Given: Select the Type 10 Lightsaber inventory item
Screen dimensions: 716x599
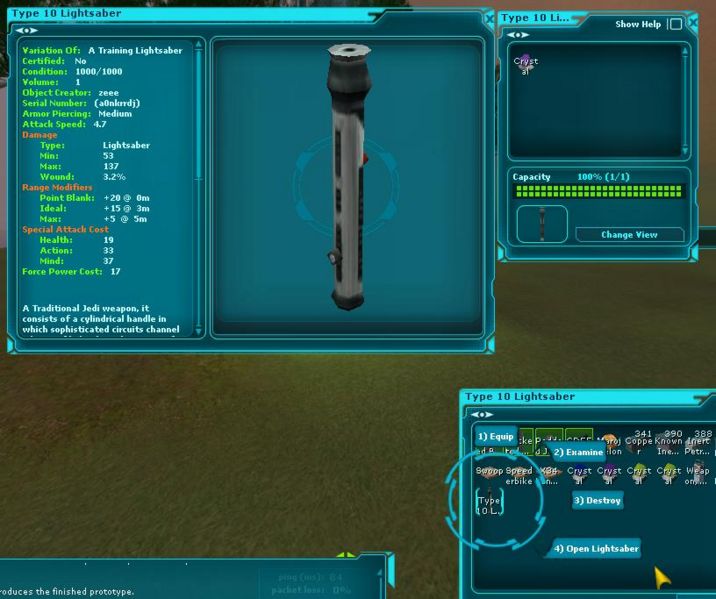Looking at the screenshot, I should (490, 503).
